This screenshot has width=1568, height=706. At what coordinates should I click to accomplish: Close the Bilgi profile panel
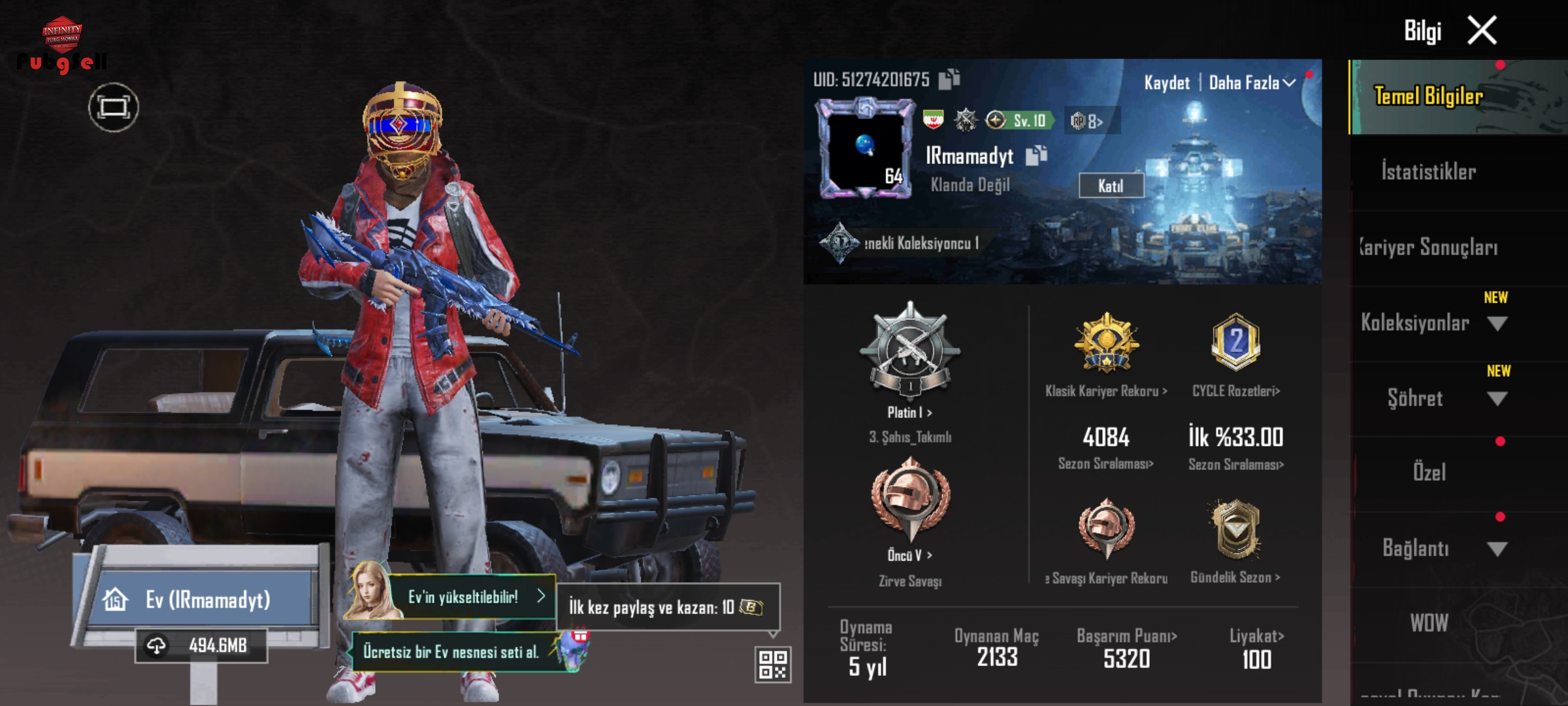click(1482, 30)
